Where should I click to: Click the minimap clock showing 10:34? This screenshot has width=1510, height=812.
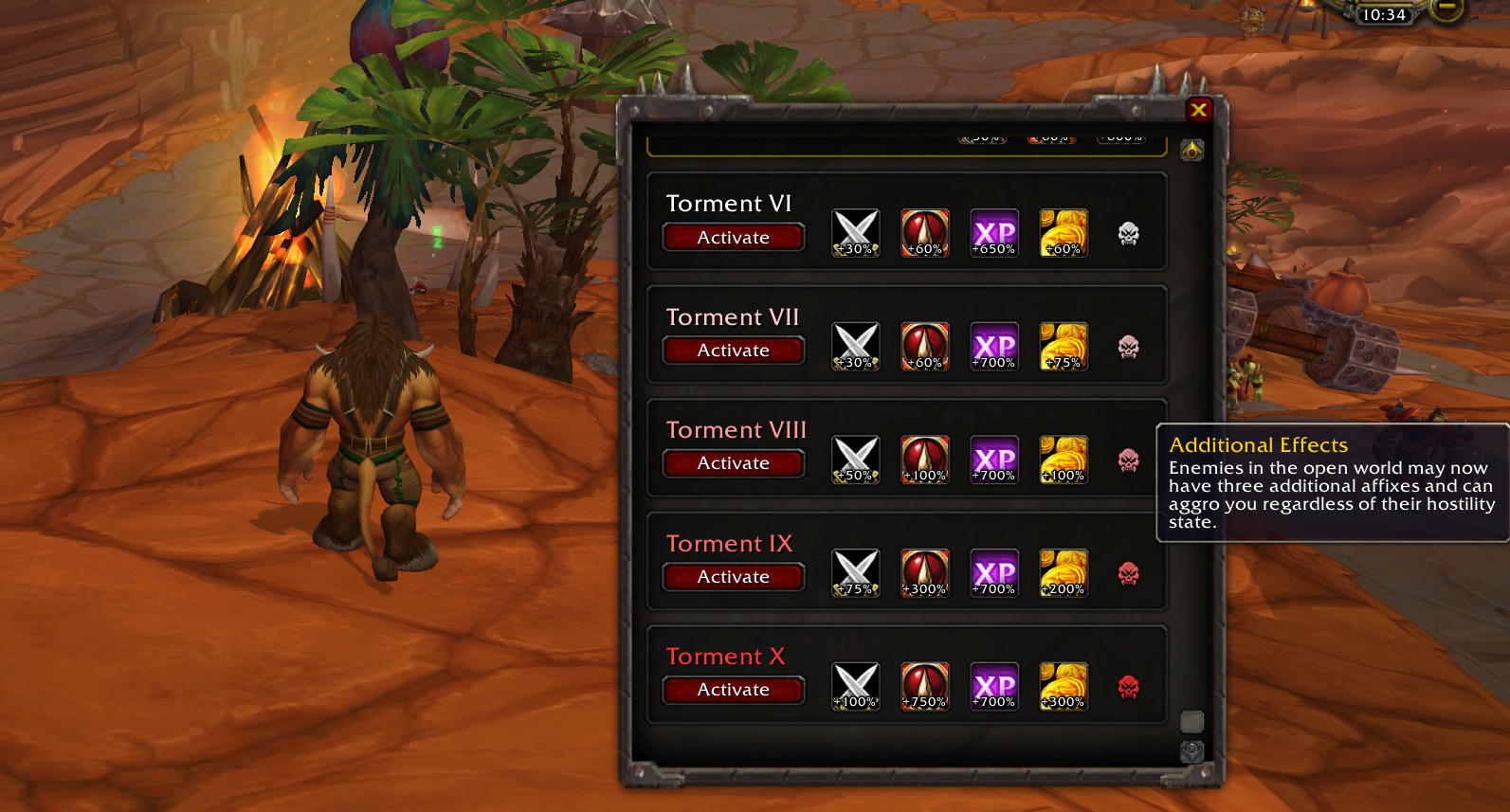click(1383, 15)
